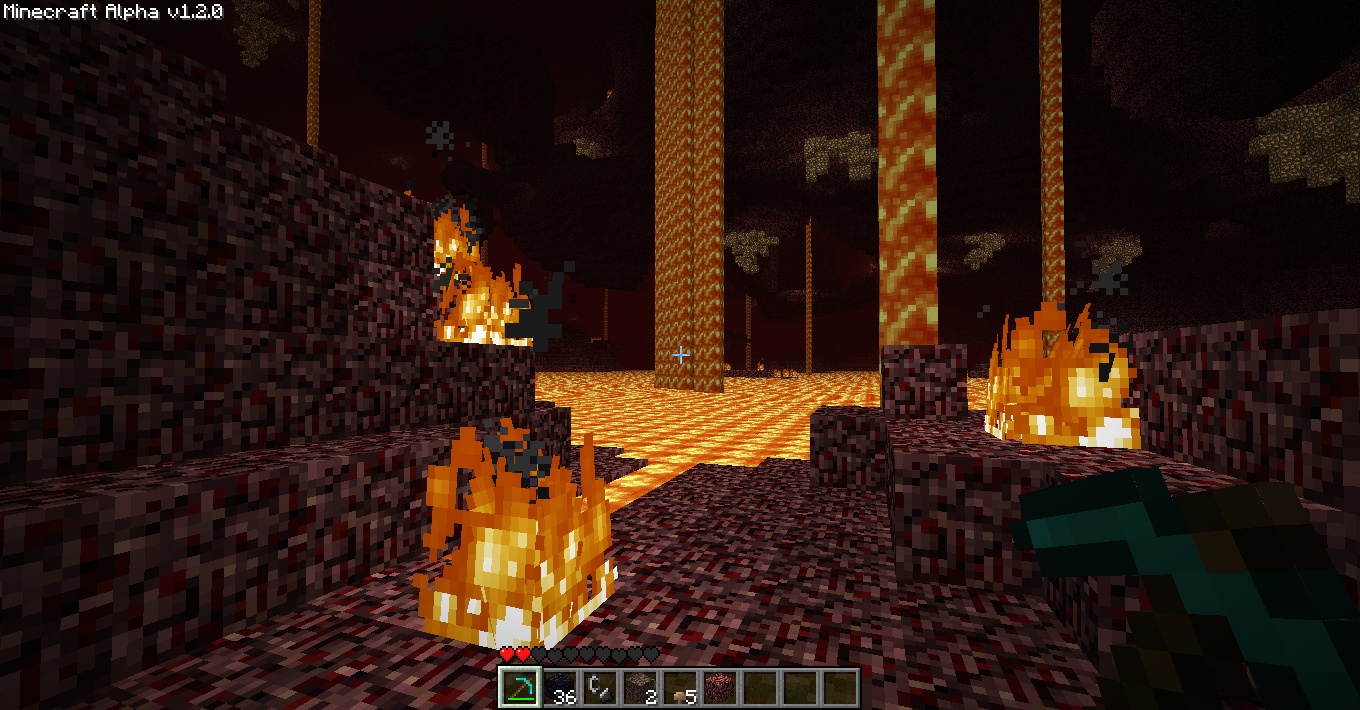Pick the soul sand stack of 2
Viewport: 1360px width, 710px height.
click(x=639, y=688)
